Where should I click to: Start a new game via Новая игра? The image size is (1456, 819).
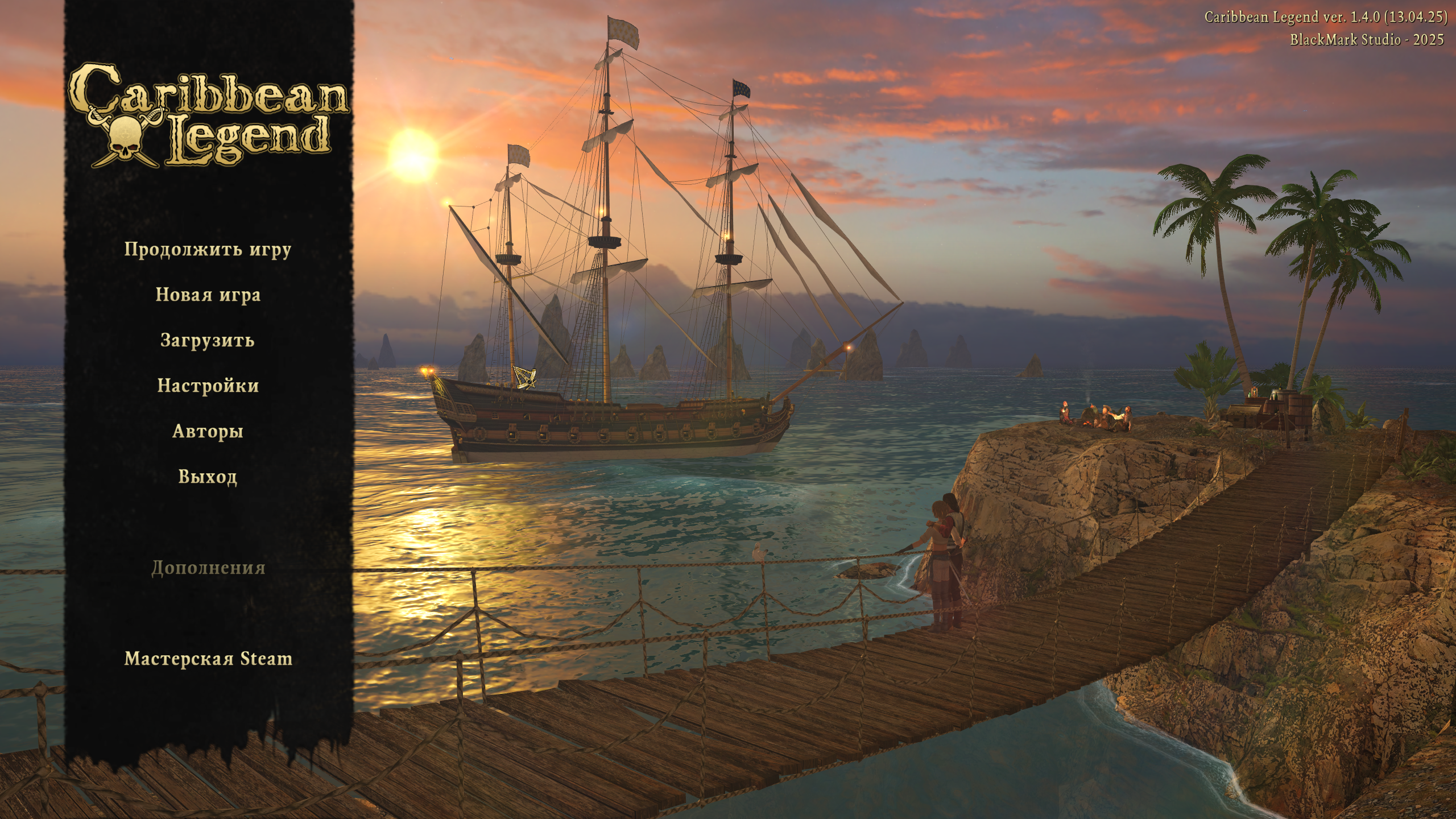pos(208,295)
